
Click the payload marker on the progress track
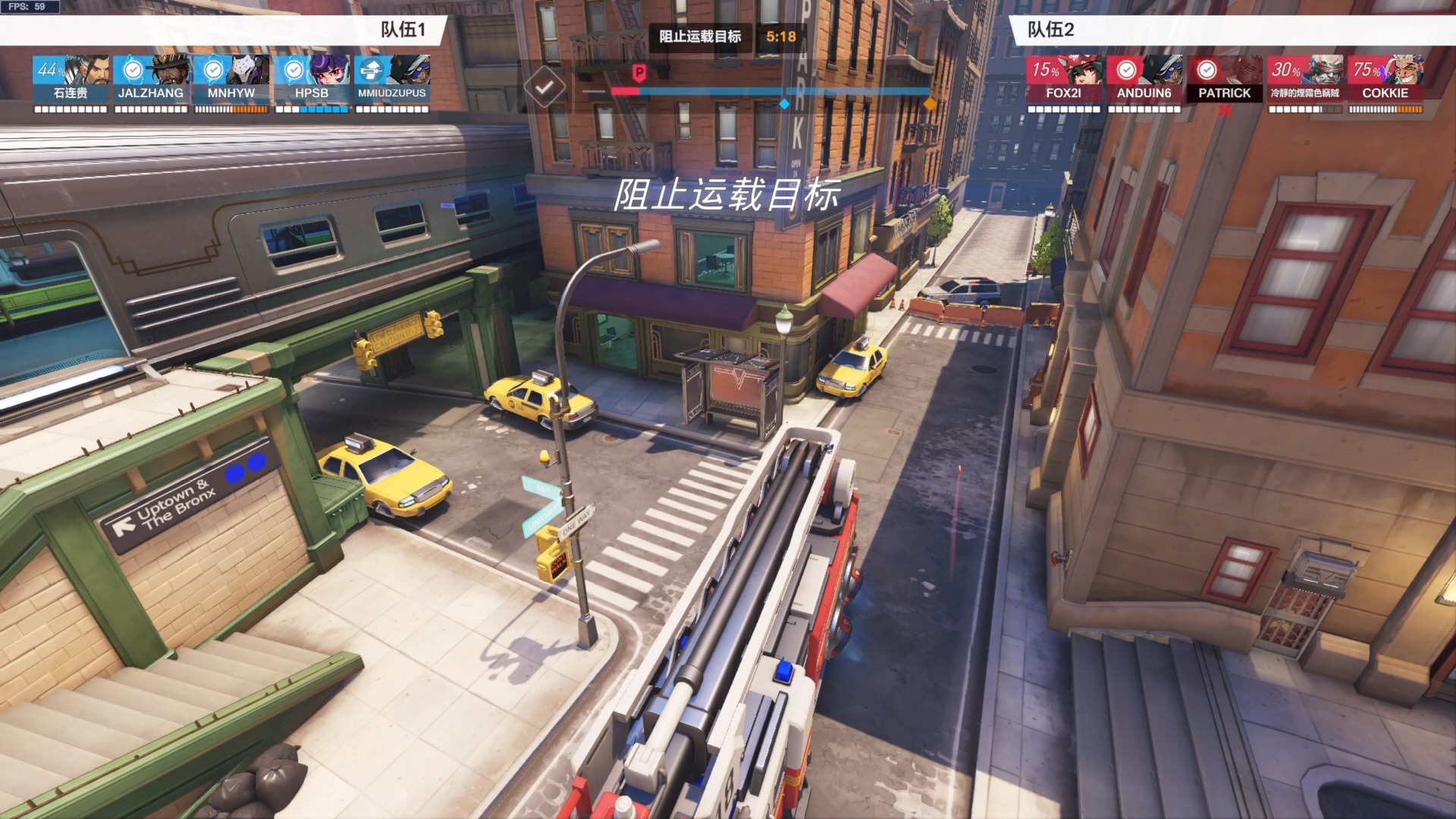click(639, 74)
